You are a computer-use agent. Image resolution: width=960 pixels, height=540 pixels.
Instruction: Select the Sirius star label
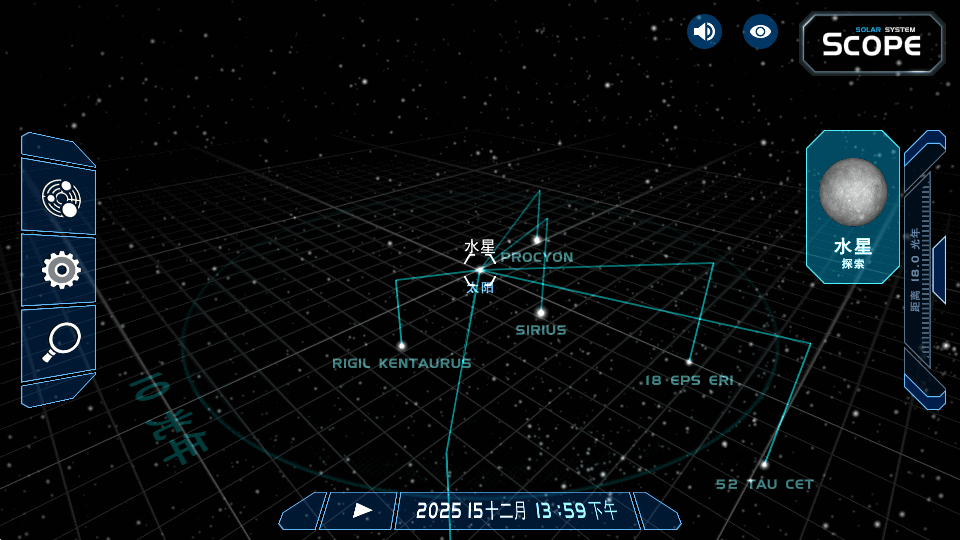click(541, 330)
